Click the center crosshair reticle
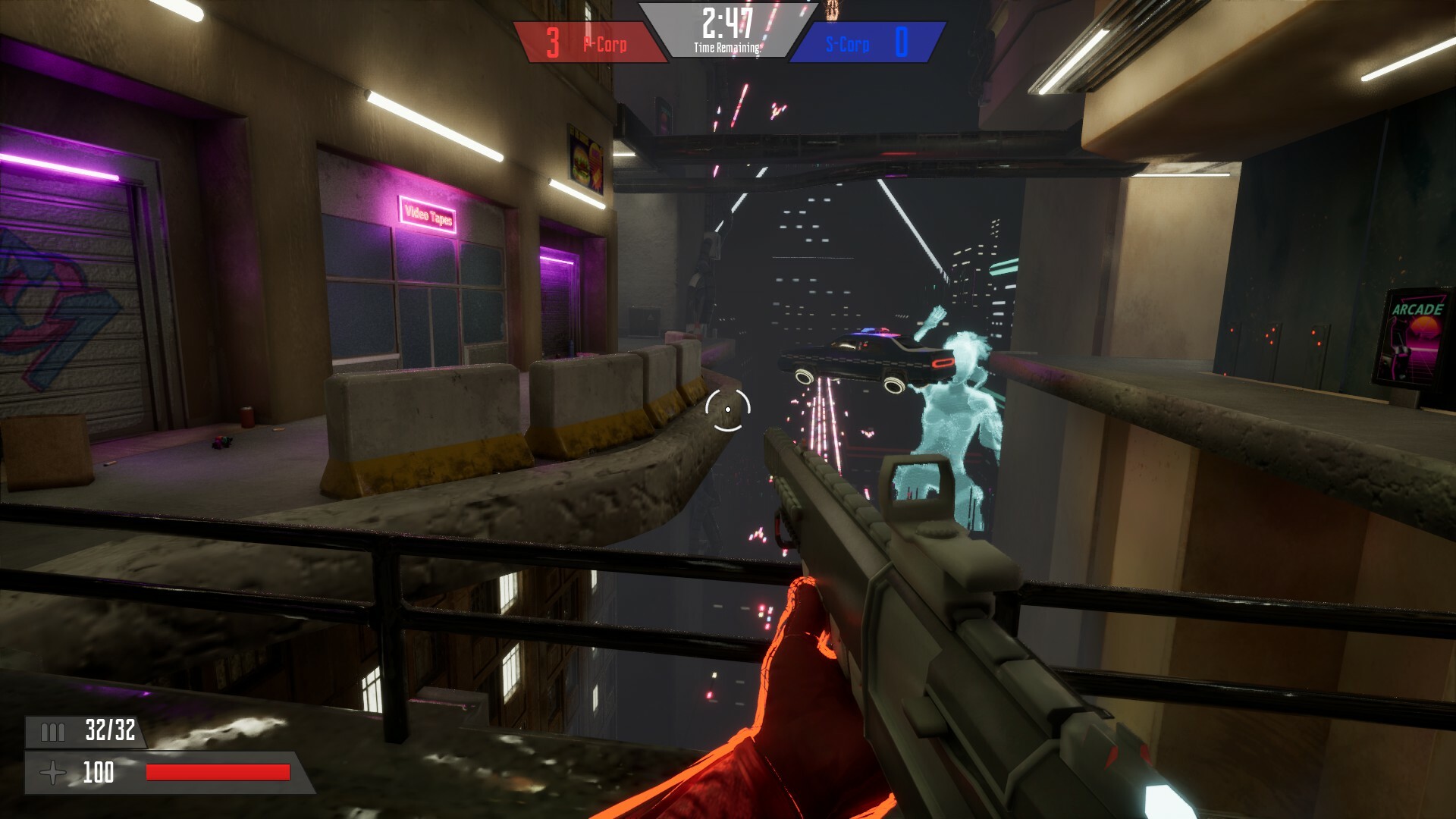1456x819 pixels. point(729,409)
